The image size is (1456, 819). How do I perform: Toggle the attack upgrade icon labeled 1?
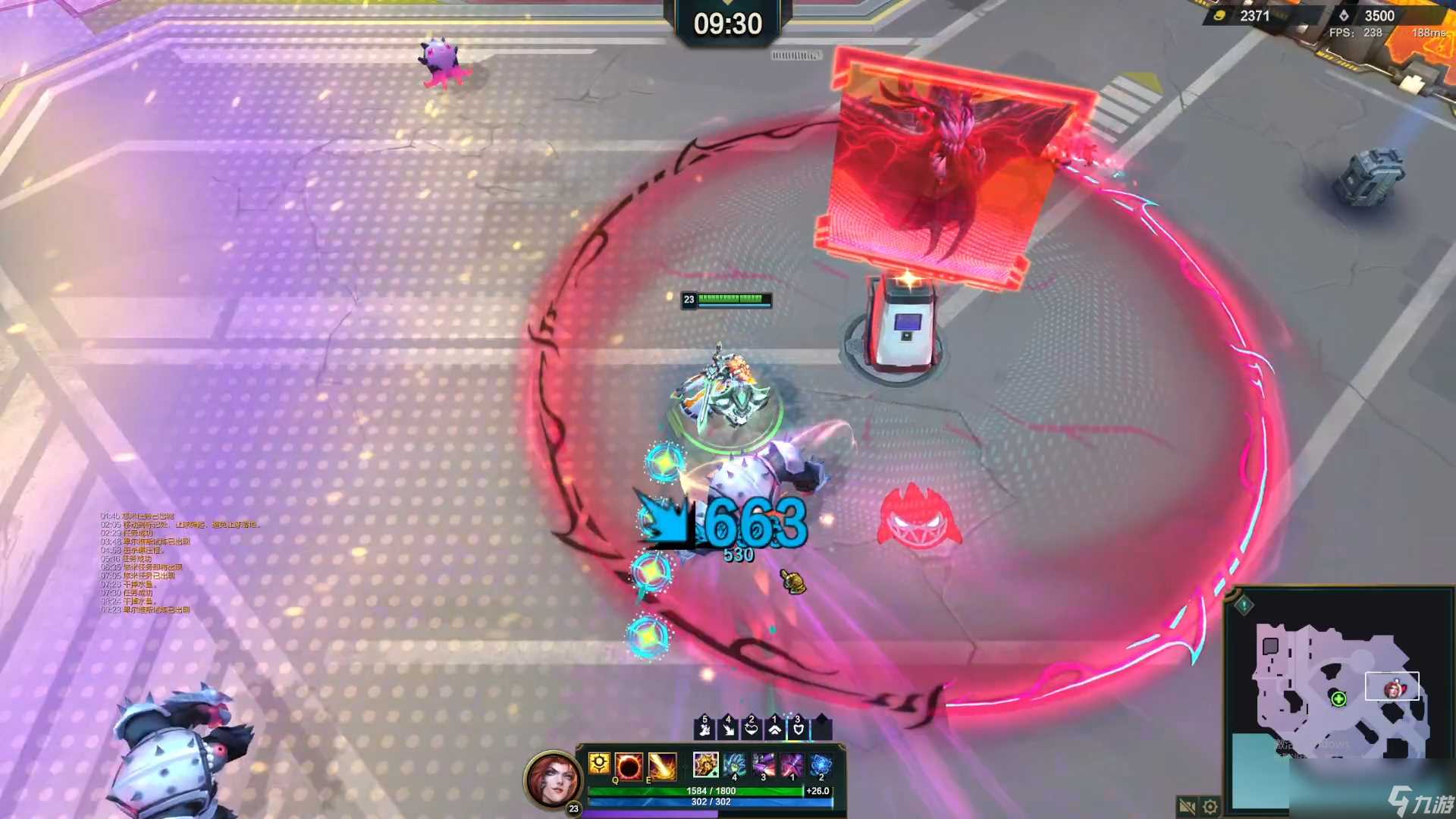pos(775,728)
